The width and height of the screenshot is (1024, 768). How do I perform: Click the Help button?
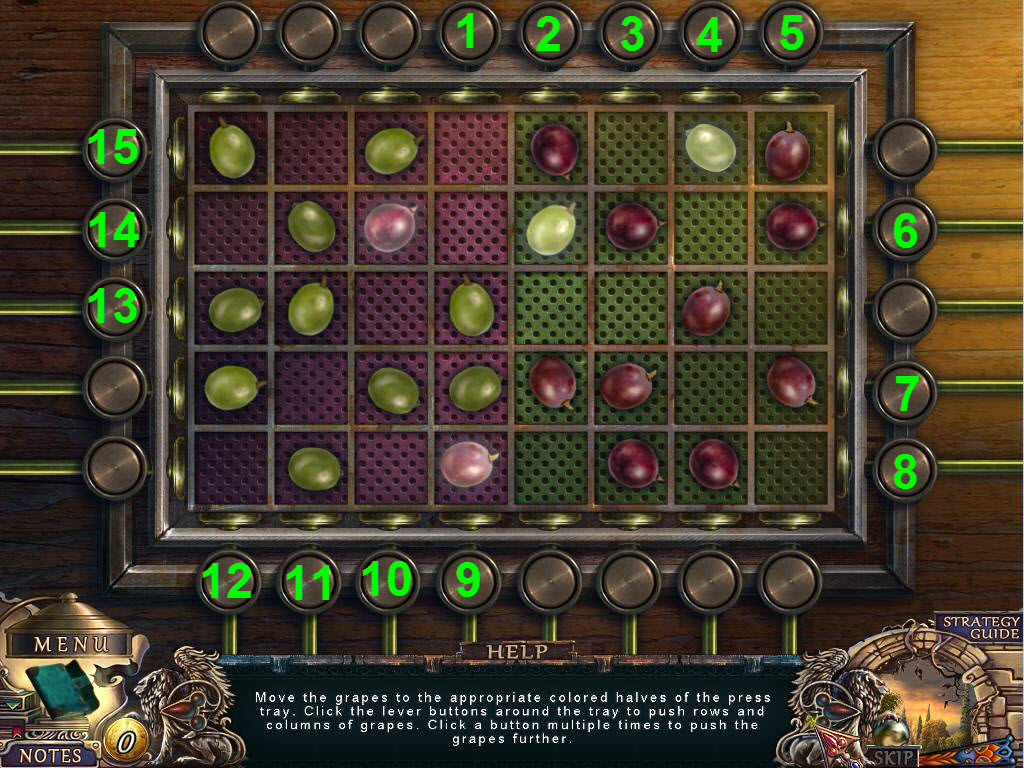[518, 651]
